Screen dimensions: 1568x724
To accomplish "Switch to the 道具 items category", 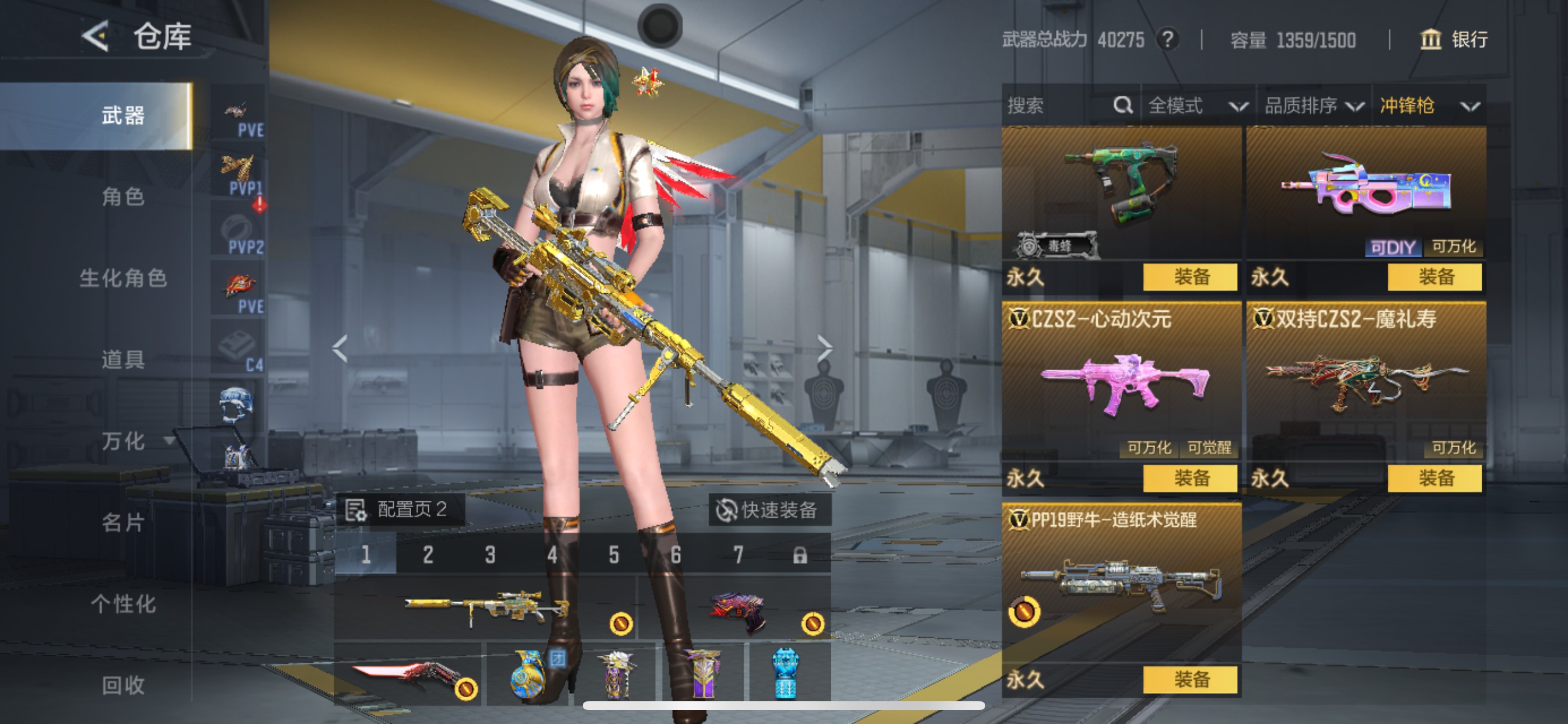I will click(123, 360).
